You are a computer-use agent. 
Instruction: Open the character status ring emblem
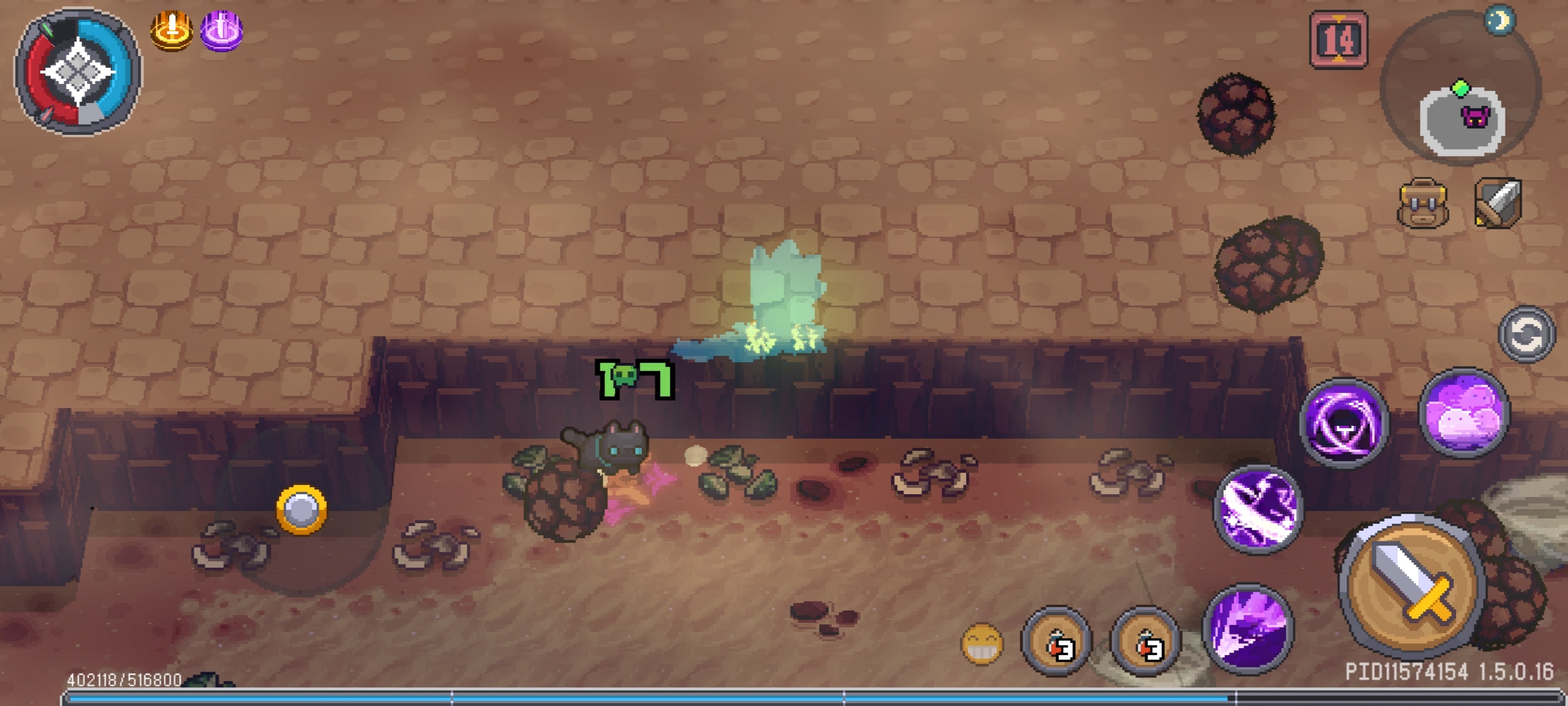pos(78,72)
